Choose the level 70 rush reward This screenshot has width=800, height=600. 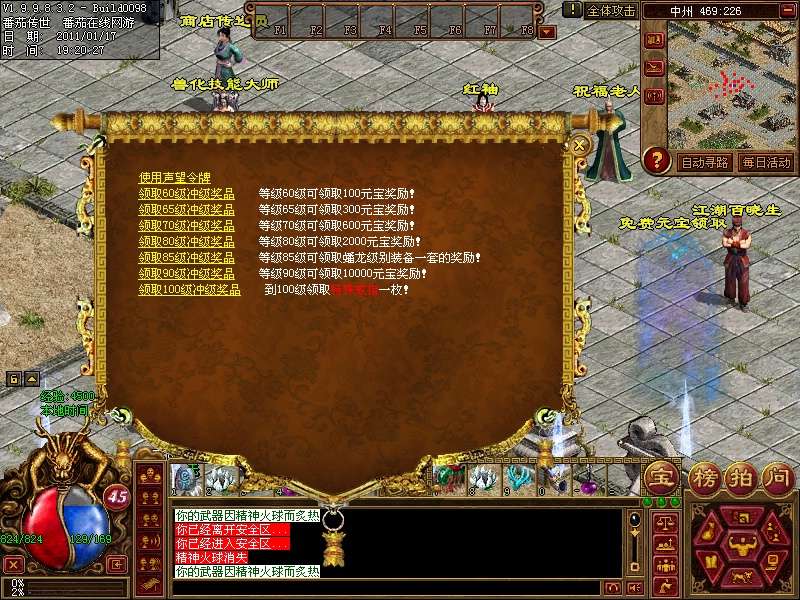coord(186,225)
